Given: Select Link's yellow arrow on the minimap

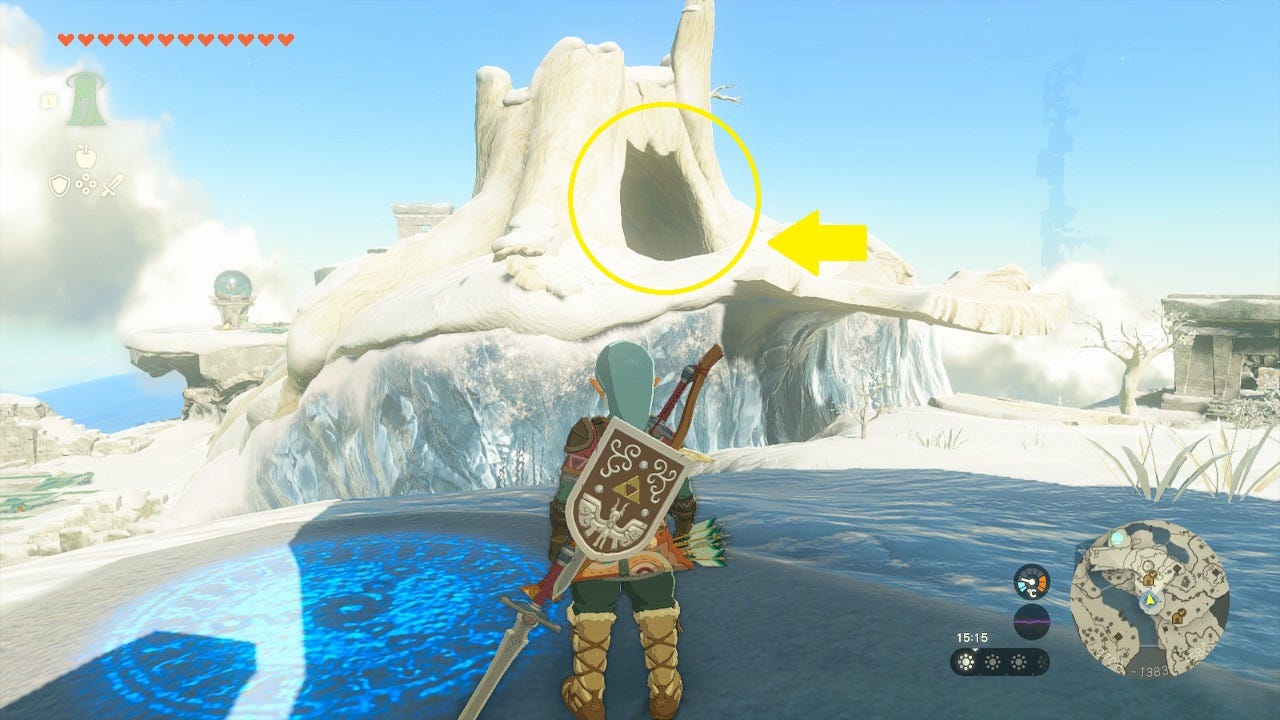Looking at the screenshot, I should (1150, 599).
